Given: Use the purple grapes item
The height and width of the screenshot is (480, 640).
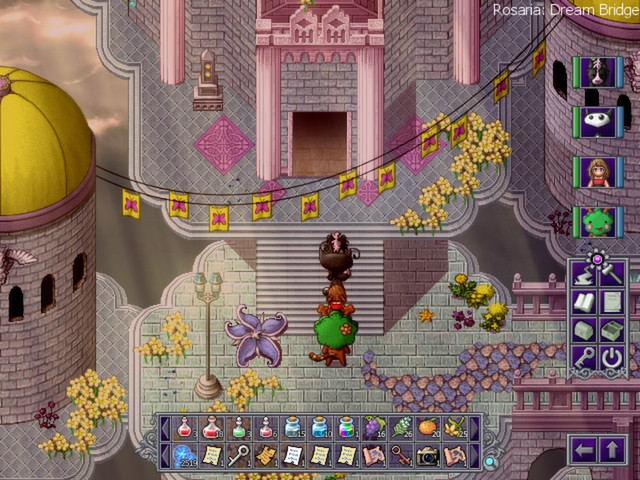Looking at the screenshot, I should [373, 428].
